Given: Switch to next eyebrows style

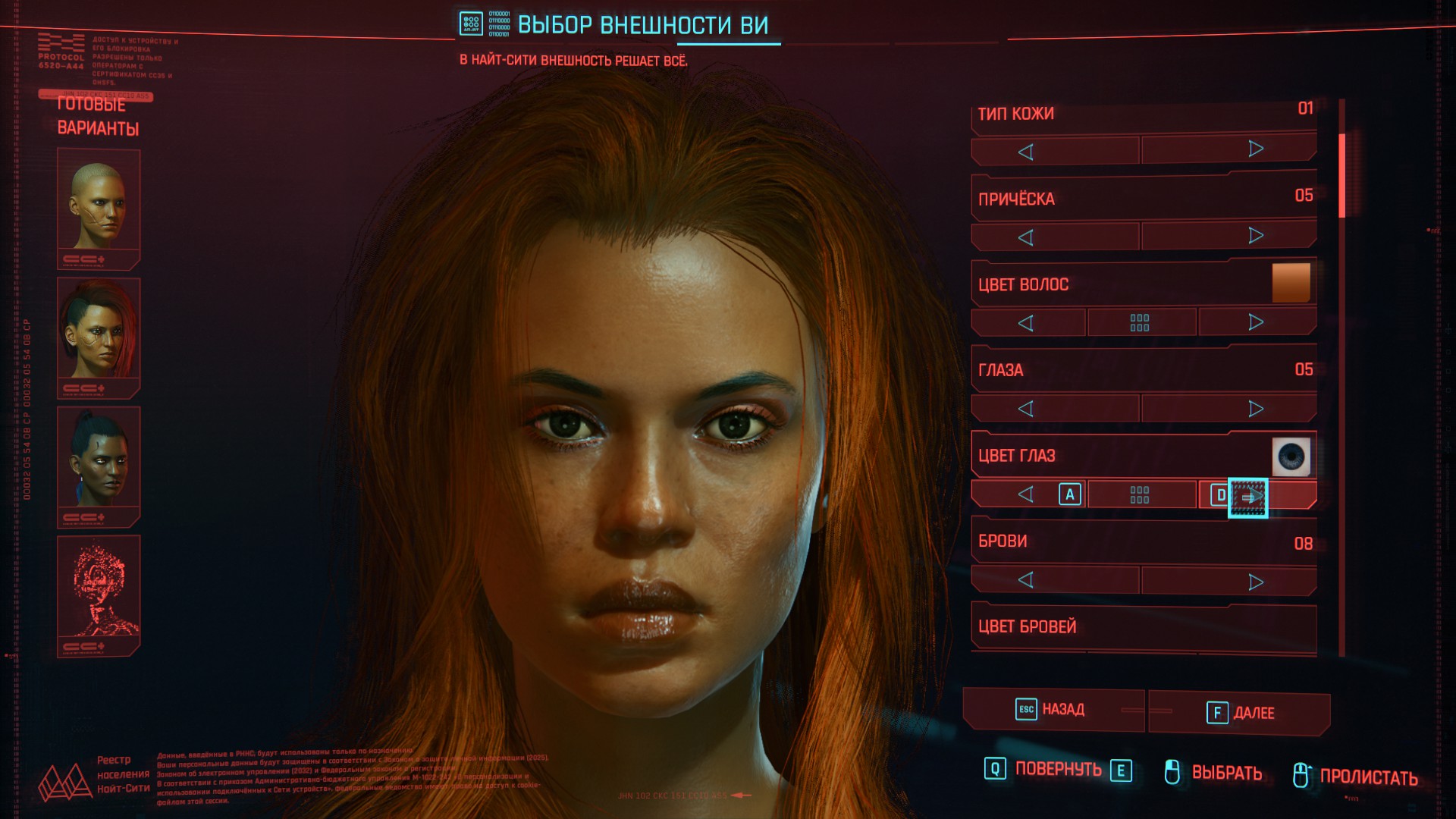Looking at the screenshot, I should pos(1256,582).
